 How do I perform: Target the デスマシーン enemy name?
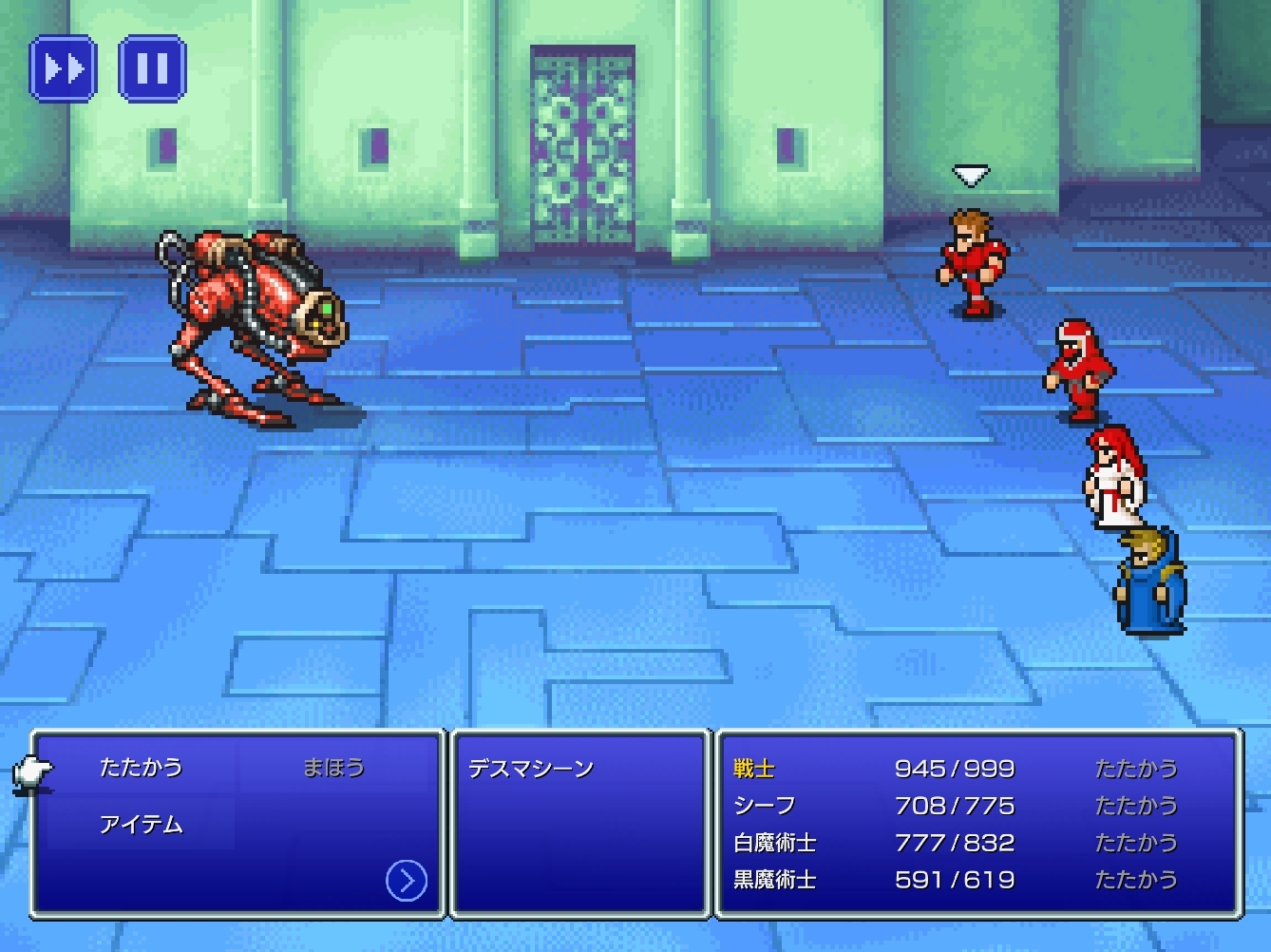pos(530,769)
